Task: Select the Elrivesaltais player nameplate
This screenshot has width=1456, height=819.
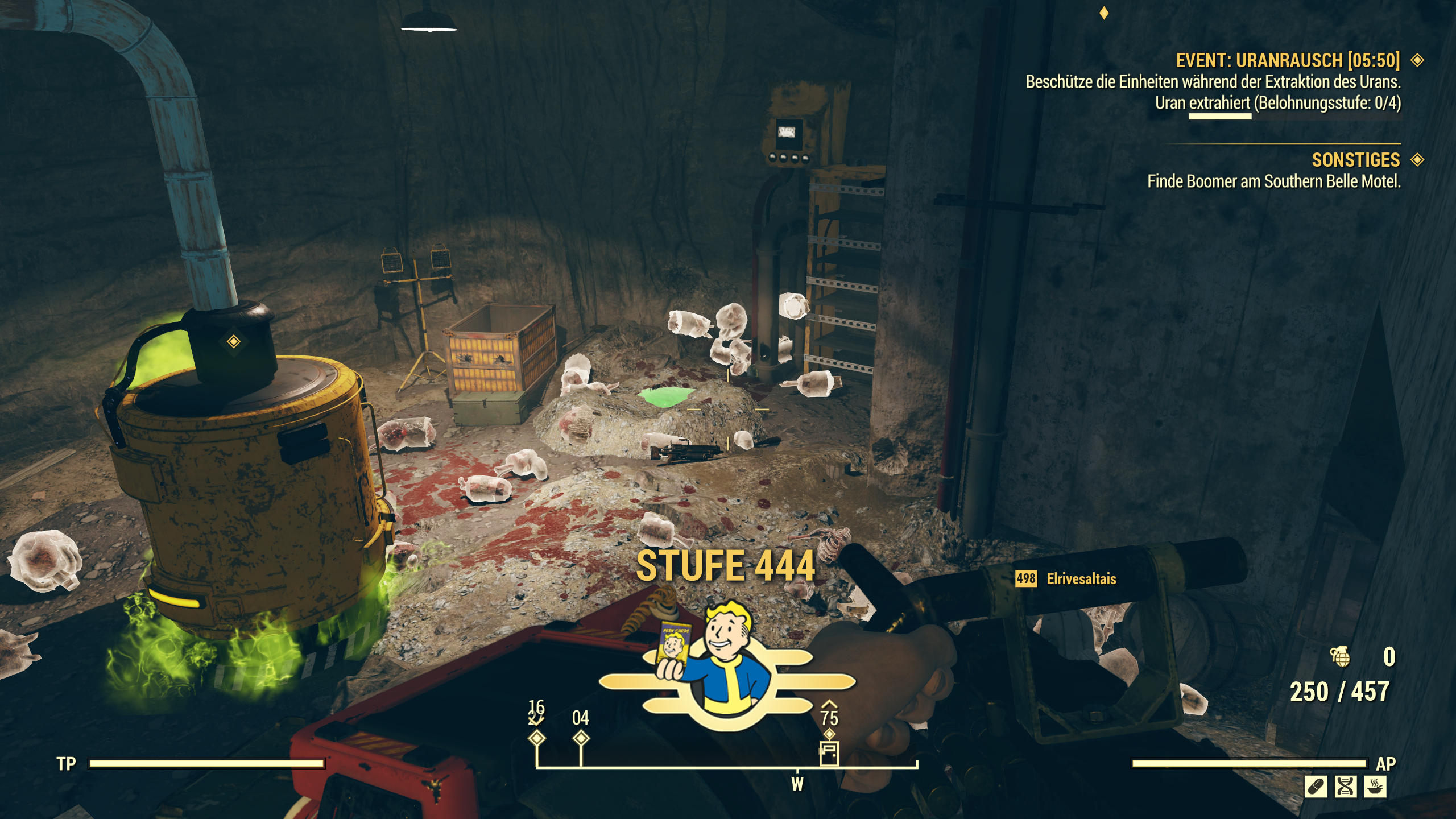Action: tap(1081, 579)
